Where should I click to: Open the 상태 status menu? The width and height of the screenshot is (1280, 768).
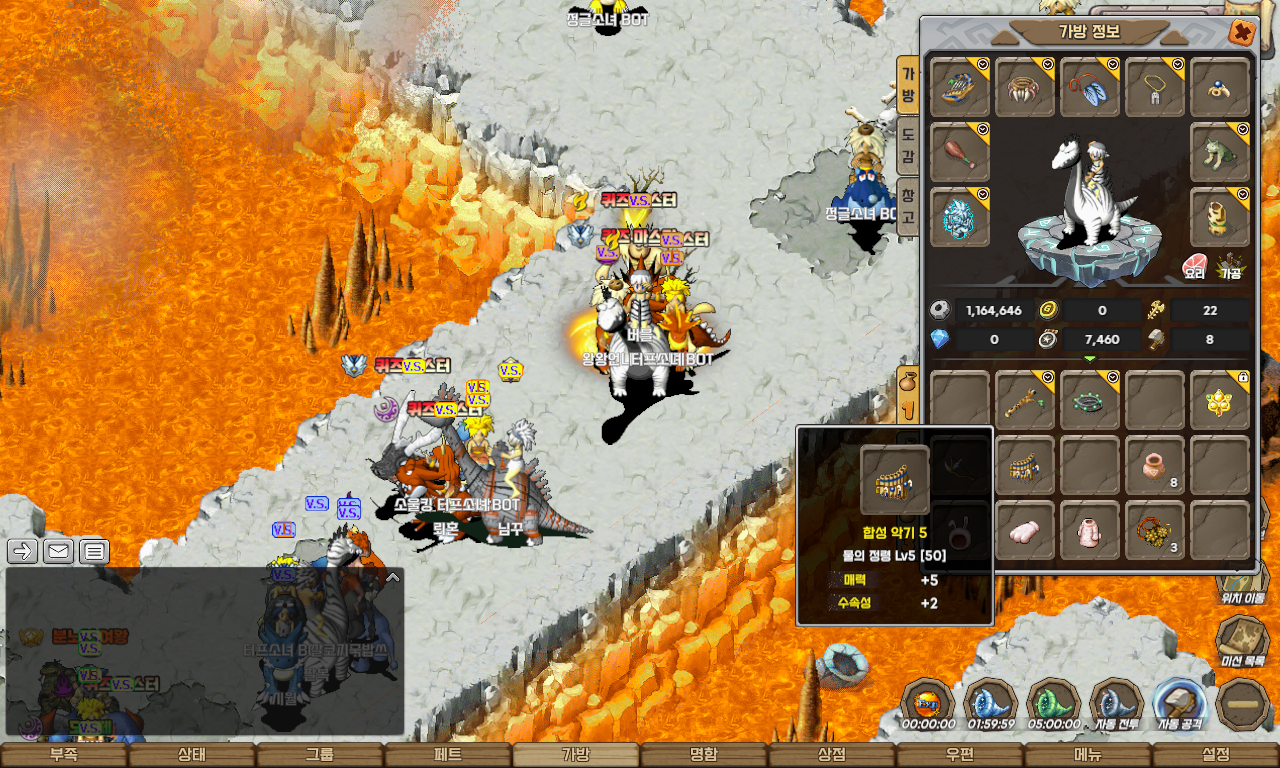click(x=192, y=755)
